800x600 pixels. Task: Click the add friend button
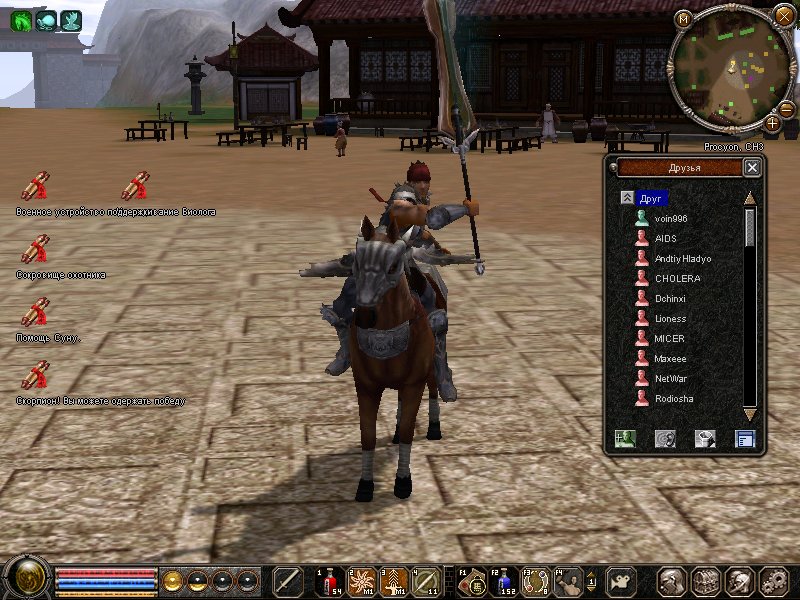coord(625,438)
